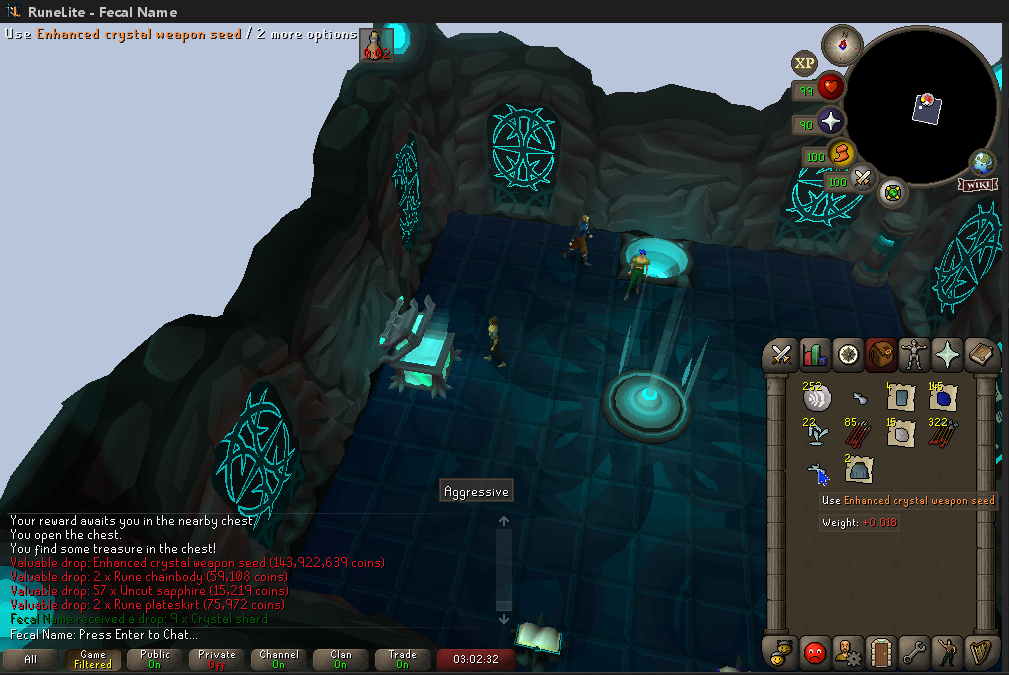
Task: Open the Settings wrench tab
Action: [x=913, y=652]
